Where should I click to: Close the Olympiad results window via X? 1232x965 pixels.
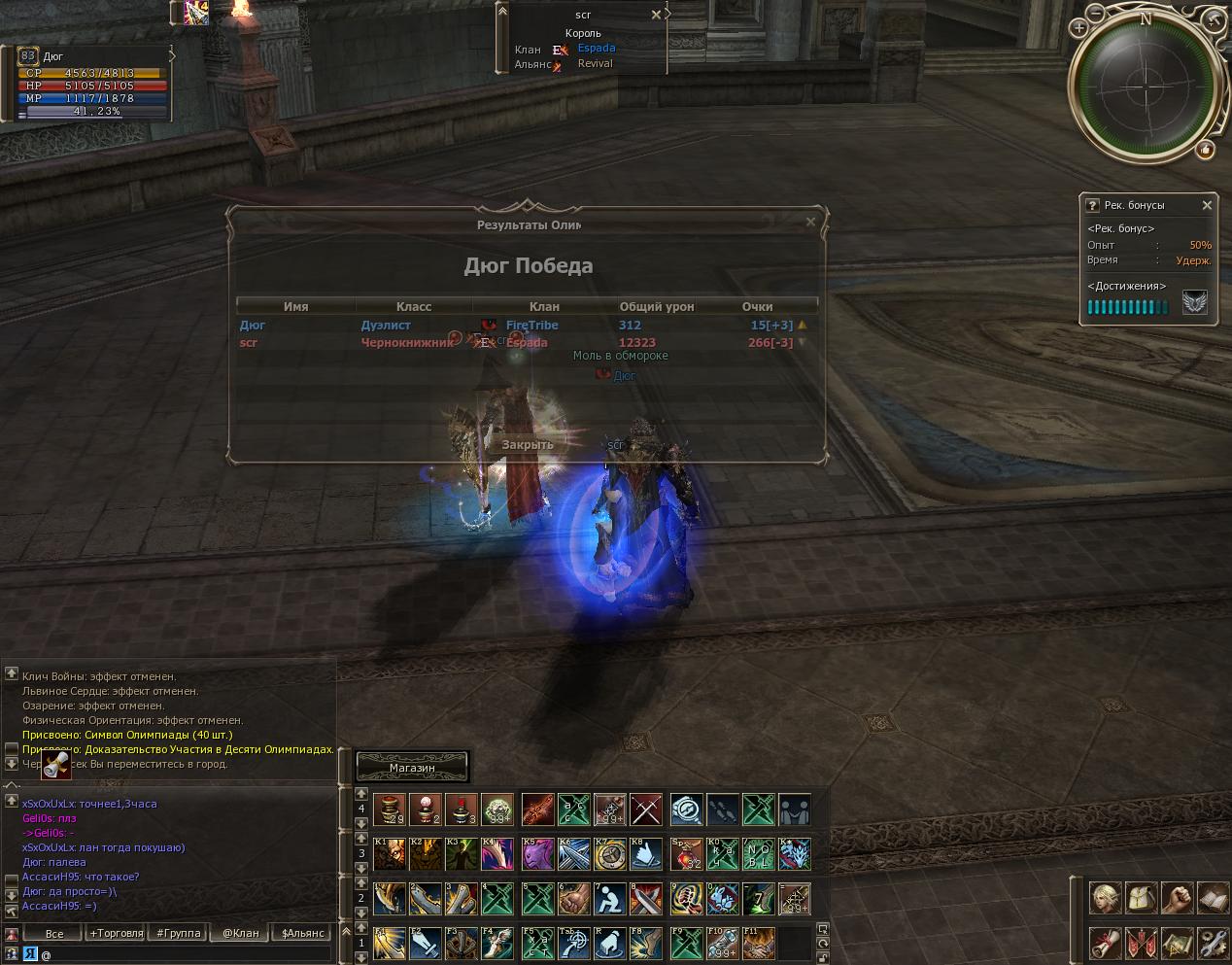pyautogui.click(x=810, y=222)
